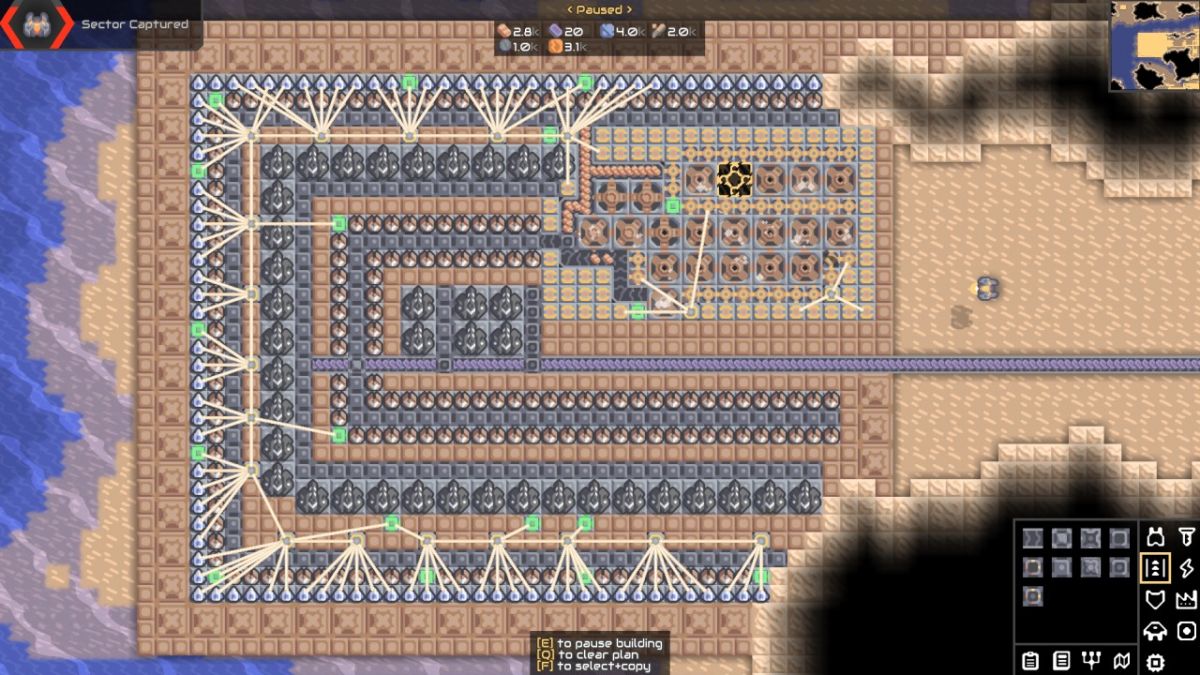Open the power category lightning icon
The image size is (1200, 675).
coord(1187,569)
